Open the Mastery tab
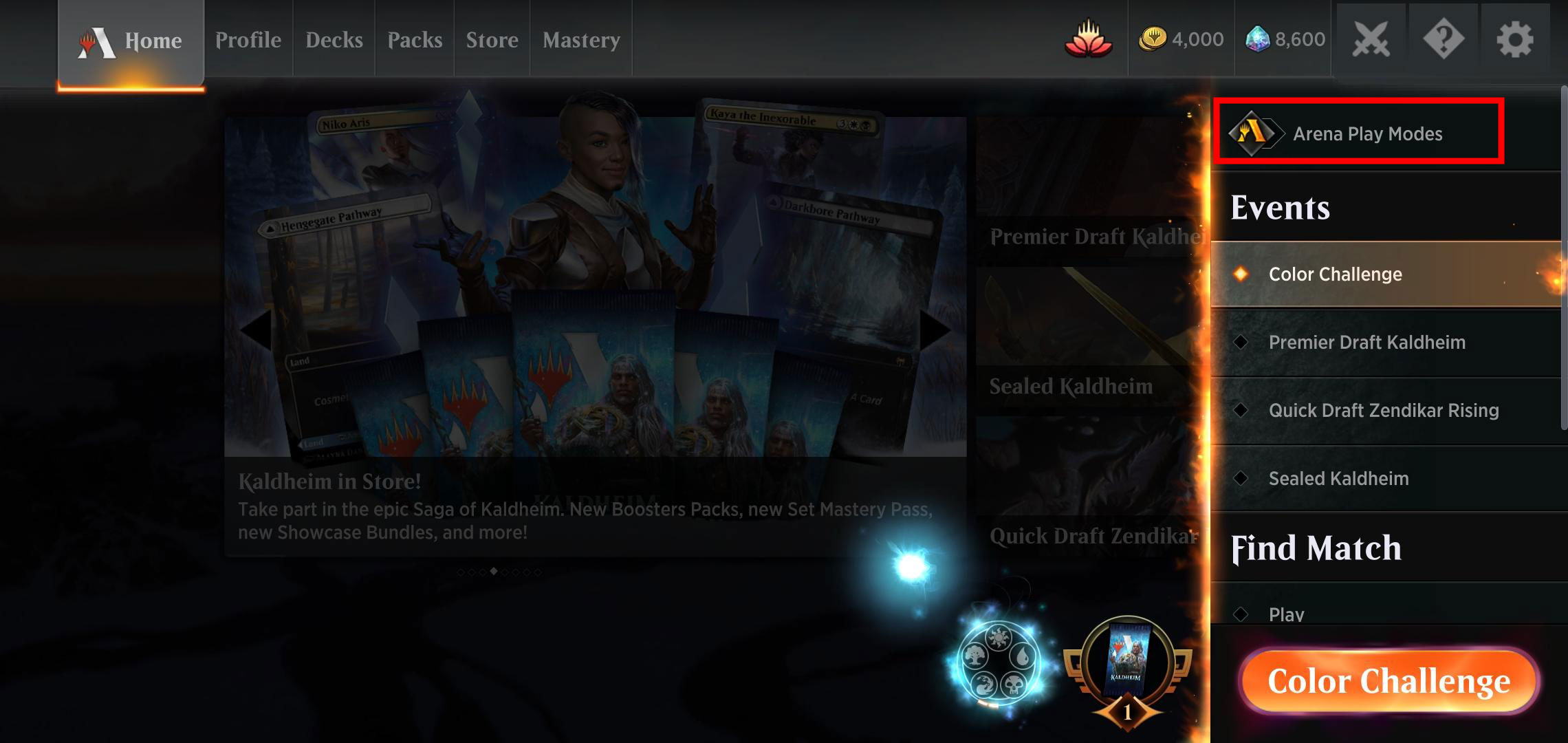This screenshot has height=743, width=1568. [581, 39]
